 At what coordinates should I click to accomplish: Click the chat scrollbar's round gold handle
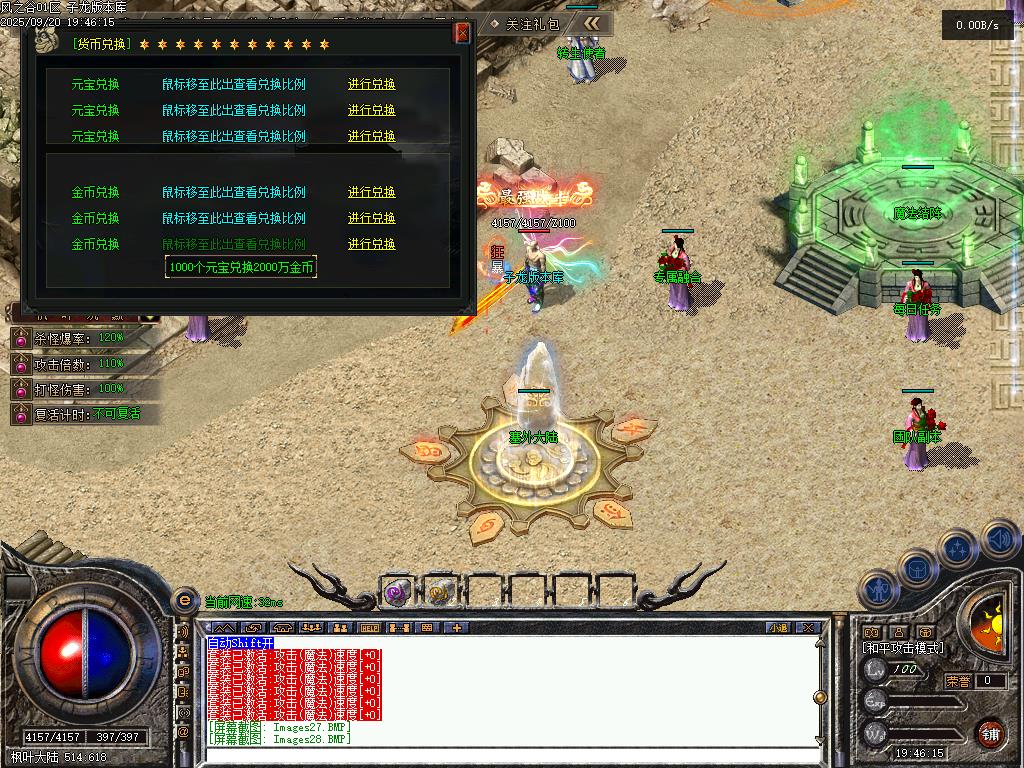(820, 697)
